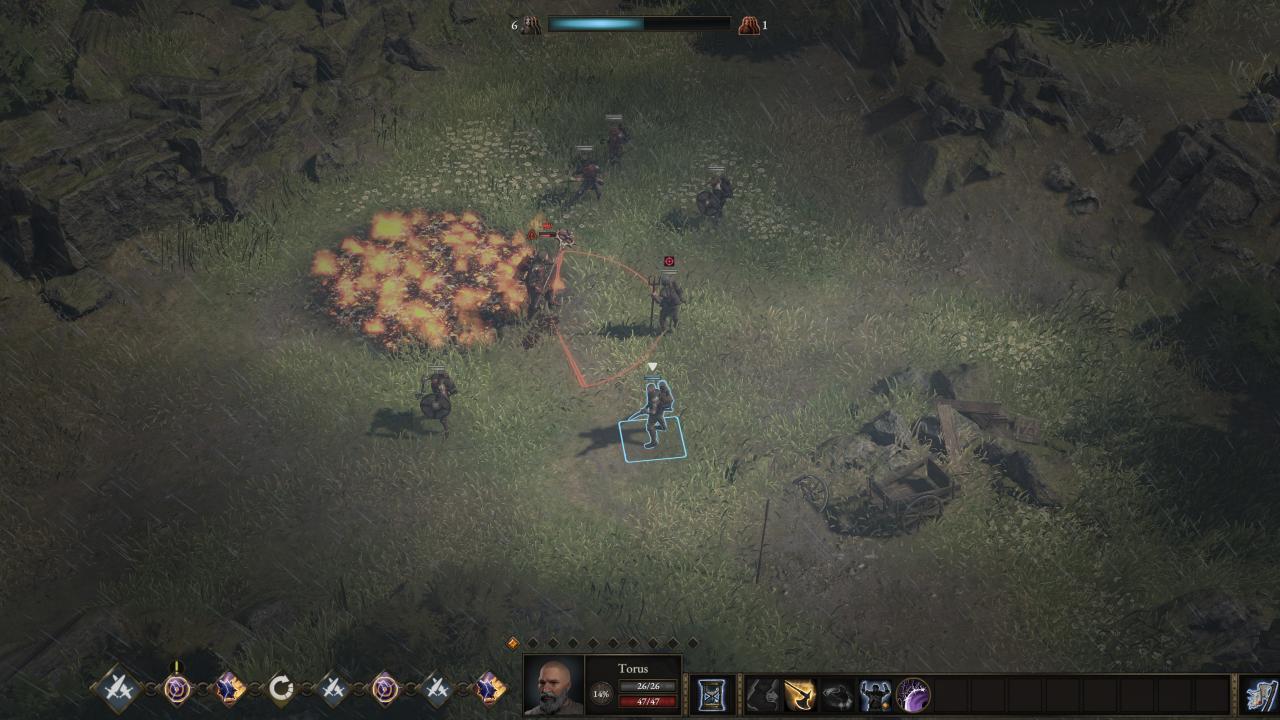Activate the flexing warrior ability
Image resolution: width=1280 pixels, height=720 pixels.
coord(875,694)
